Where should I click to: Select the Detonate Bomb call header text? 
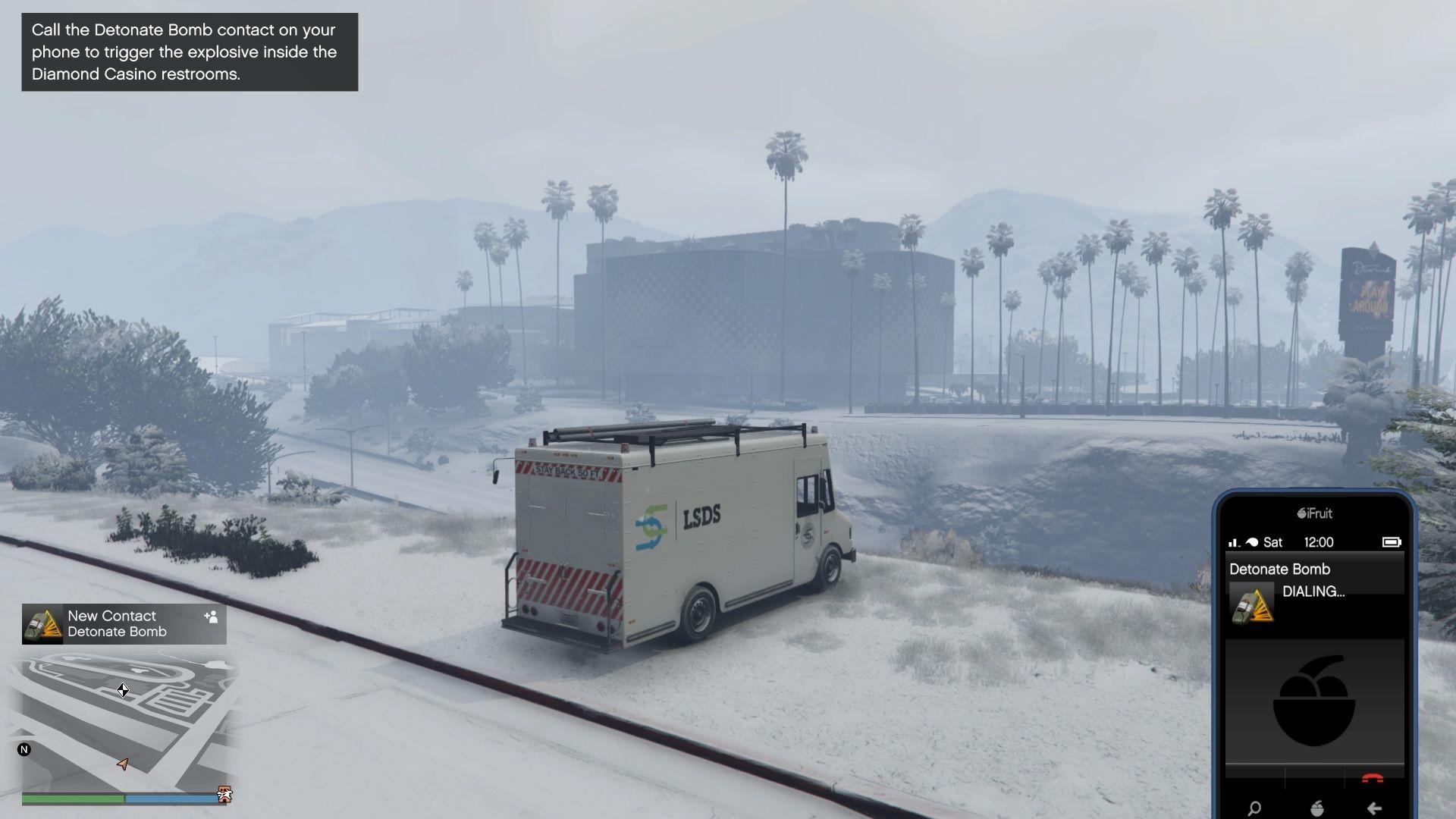(1281, 569)
